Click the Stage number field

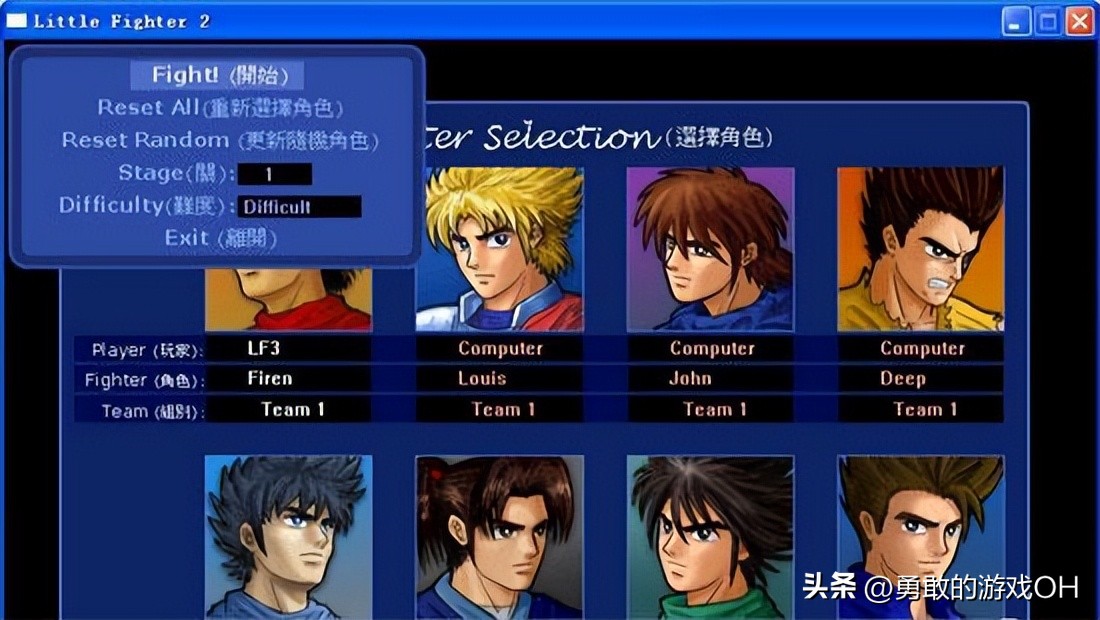pos(274,174)
